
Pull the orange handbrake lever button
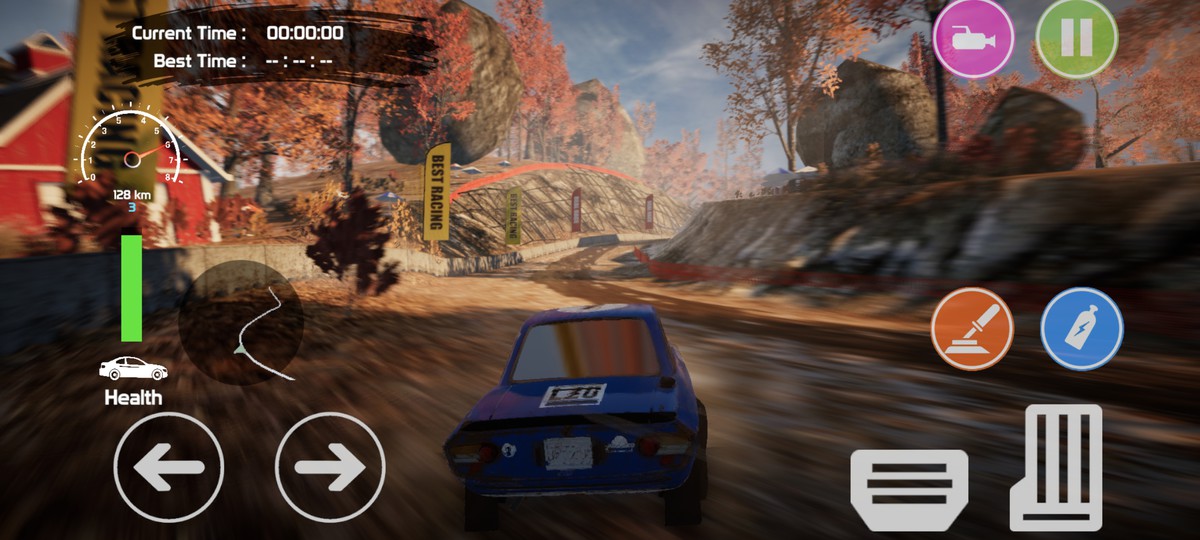pyautogui.click(x=972, y=329)
